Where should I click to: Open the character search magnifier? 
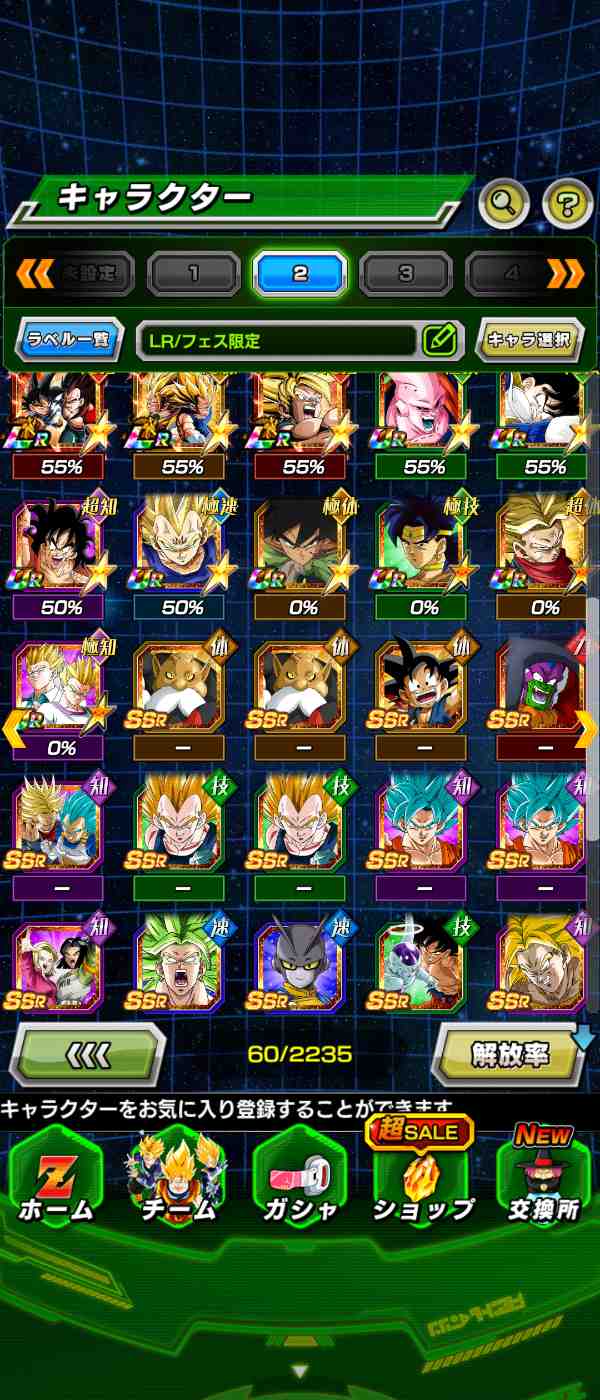504,204
